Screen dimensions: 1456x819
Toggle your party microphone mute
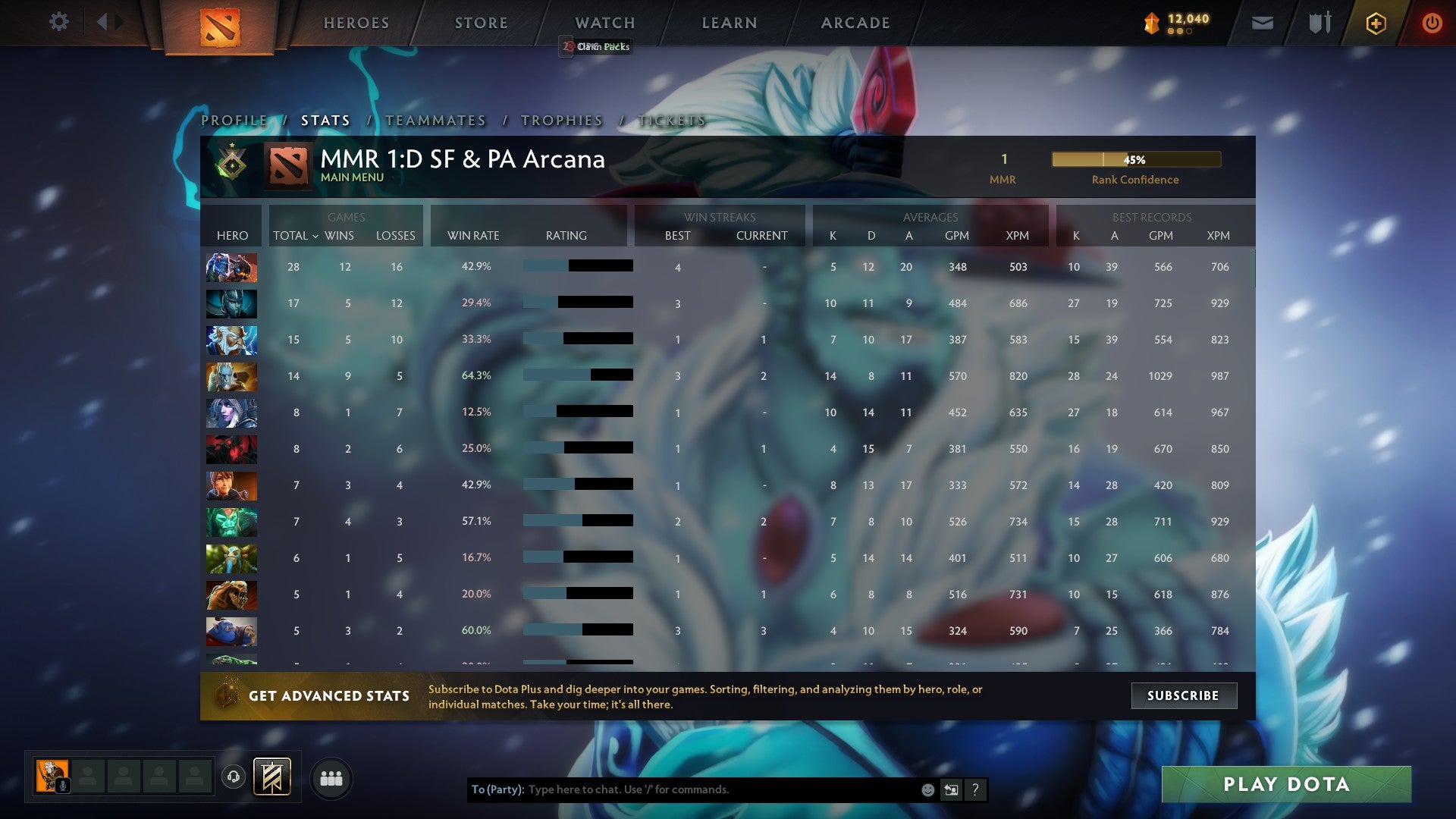[x=62, y=786]
